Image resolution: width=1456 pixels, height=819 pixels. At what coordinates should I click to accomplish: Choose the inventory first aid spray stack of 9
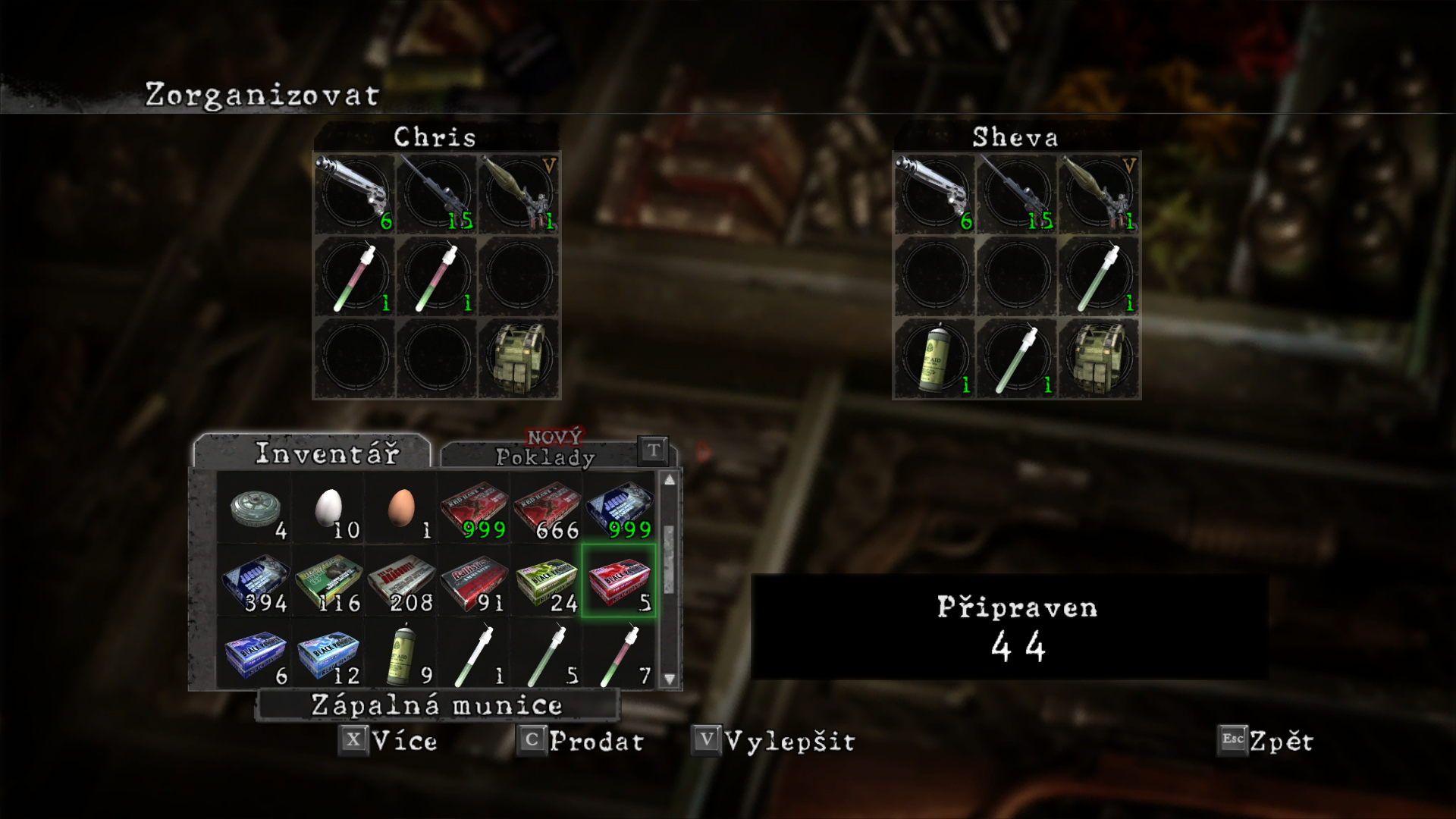[x=401, y=654]
